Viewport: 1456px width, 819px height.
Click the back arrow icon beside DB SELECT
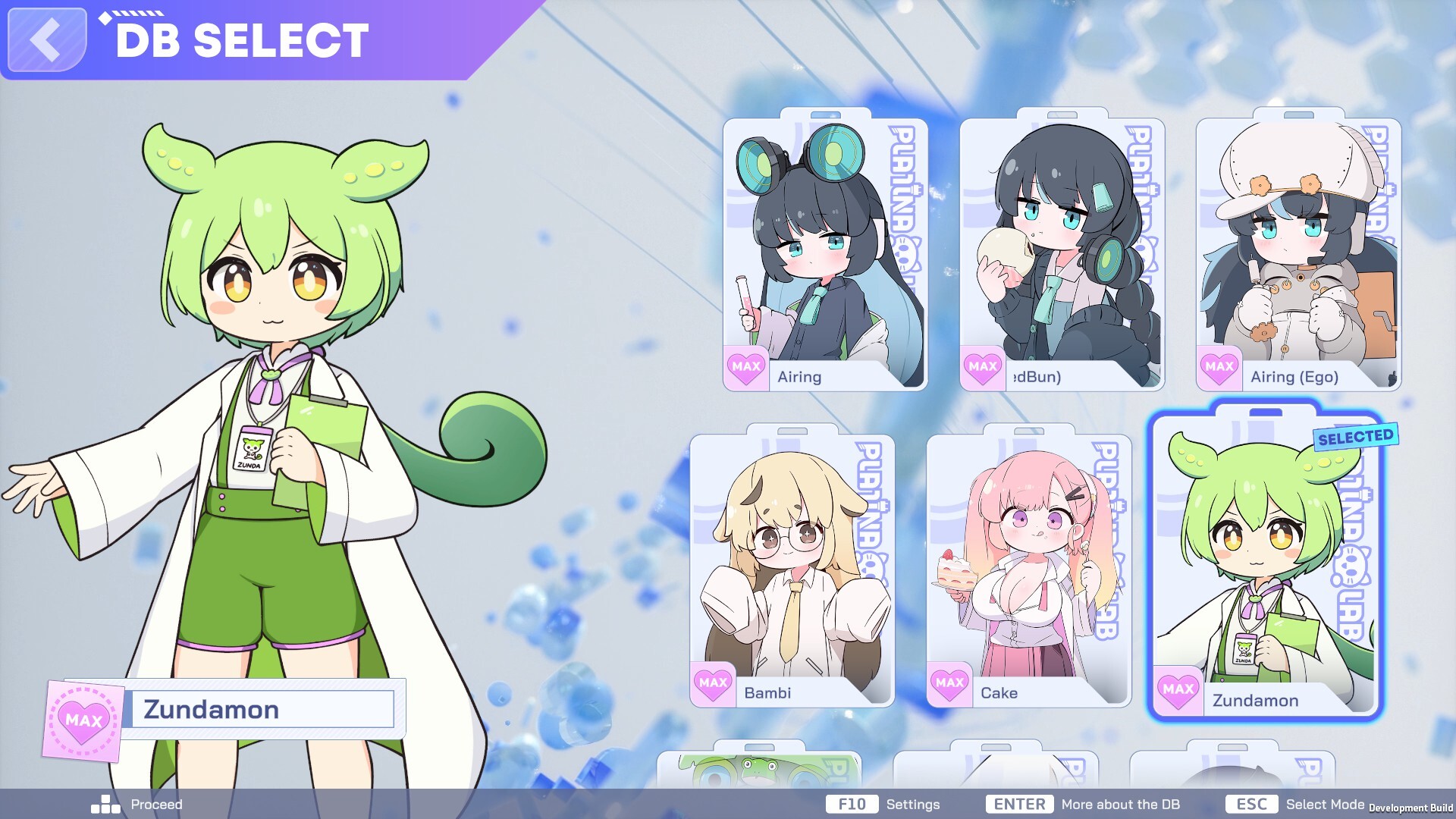pyautogui.click(x=45, y=41)
